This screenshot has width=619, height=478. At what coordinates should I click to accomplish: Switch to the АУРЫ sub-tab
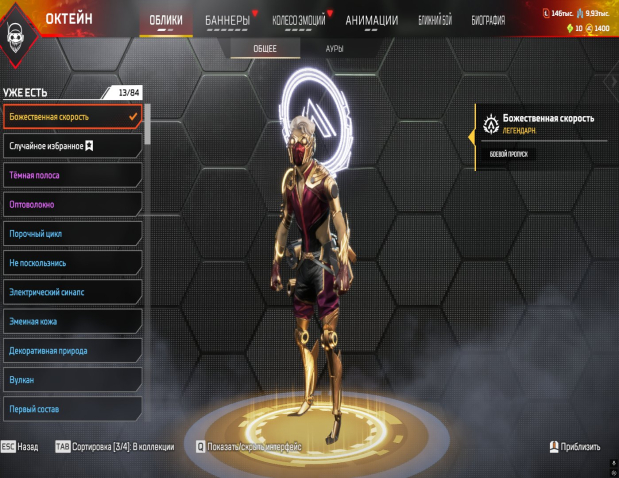click(336, 48)
